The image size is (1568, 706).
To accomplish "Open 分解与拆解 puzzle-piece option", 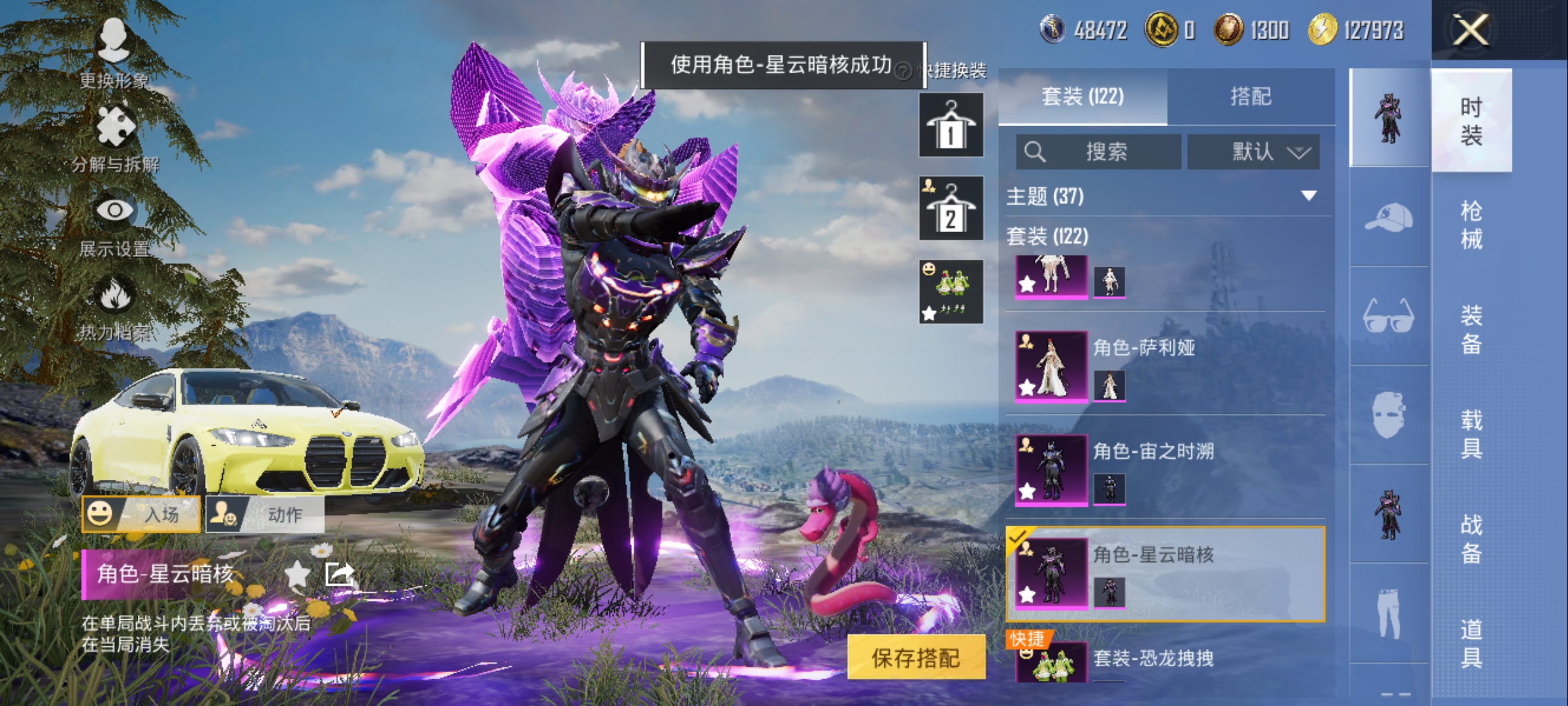I will tap(116, 137).
